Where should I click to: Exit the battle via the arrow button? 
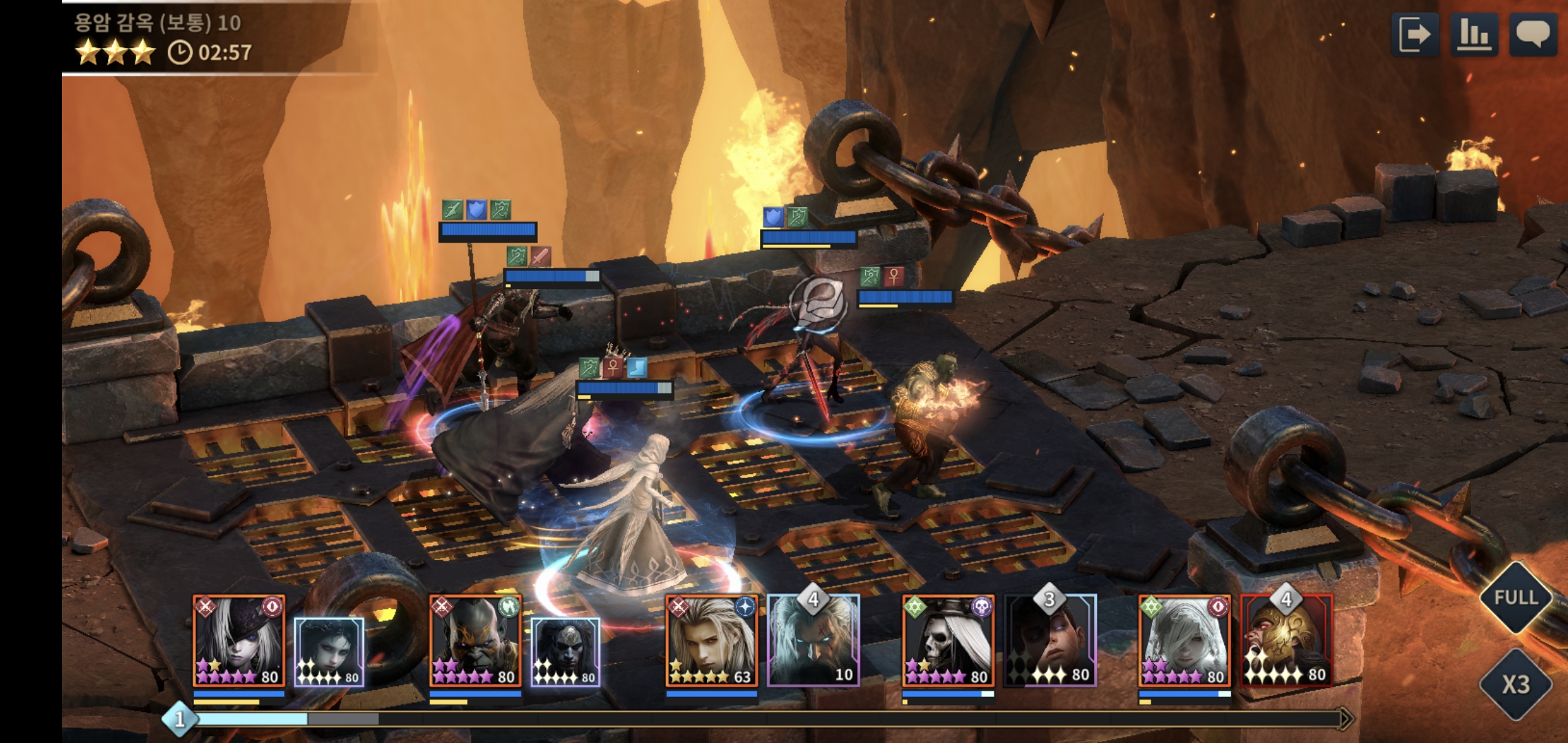tap(1415, 34)
